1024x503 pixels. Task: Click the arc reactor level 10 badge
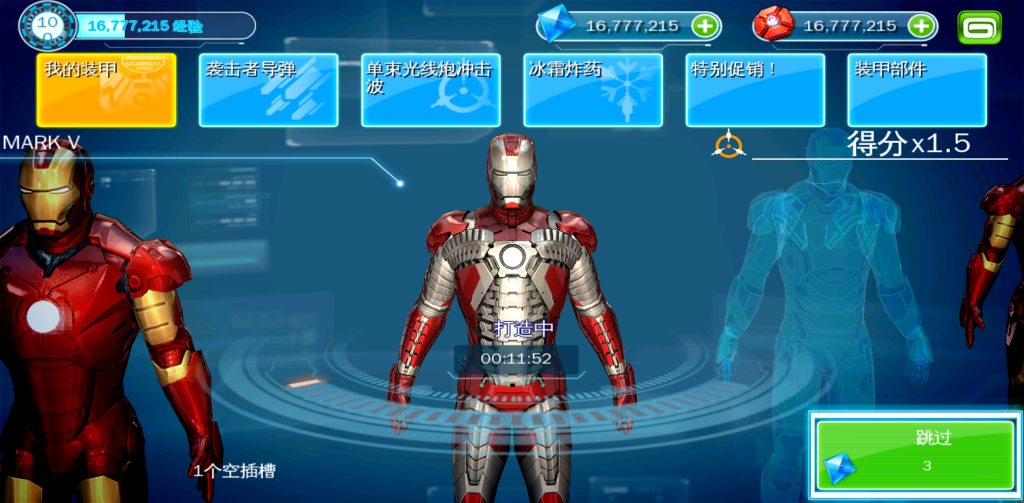[46, 24]
